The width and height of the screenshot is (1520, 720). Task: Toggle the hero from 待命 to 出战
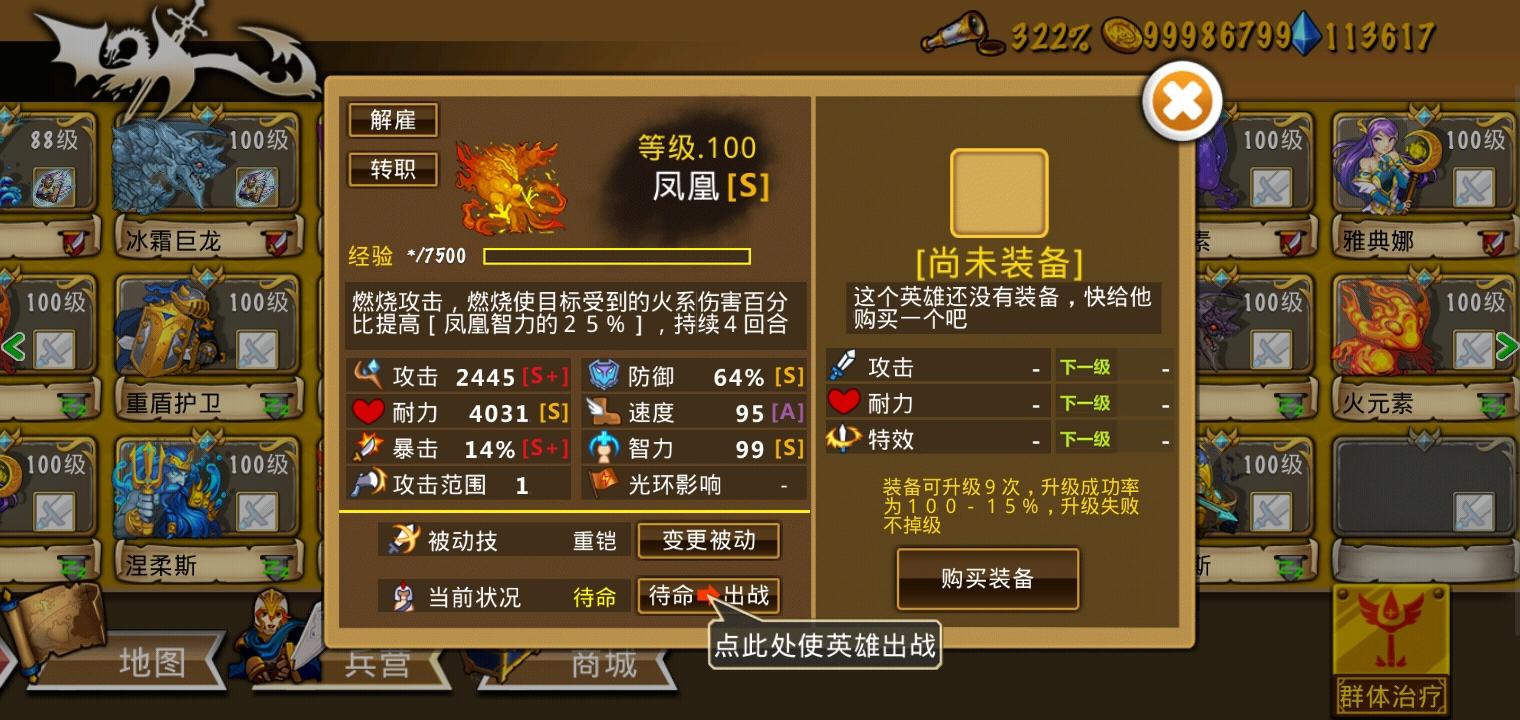(x=708, y=596)
